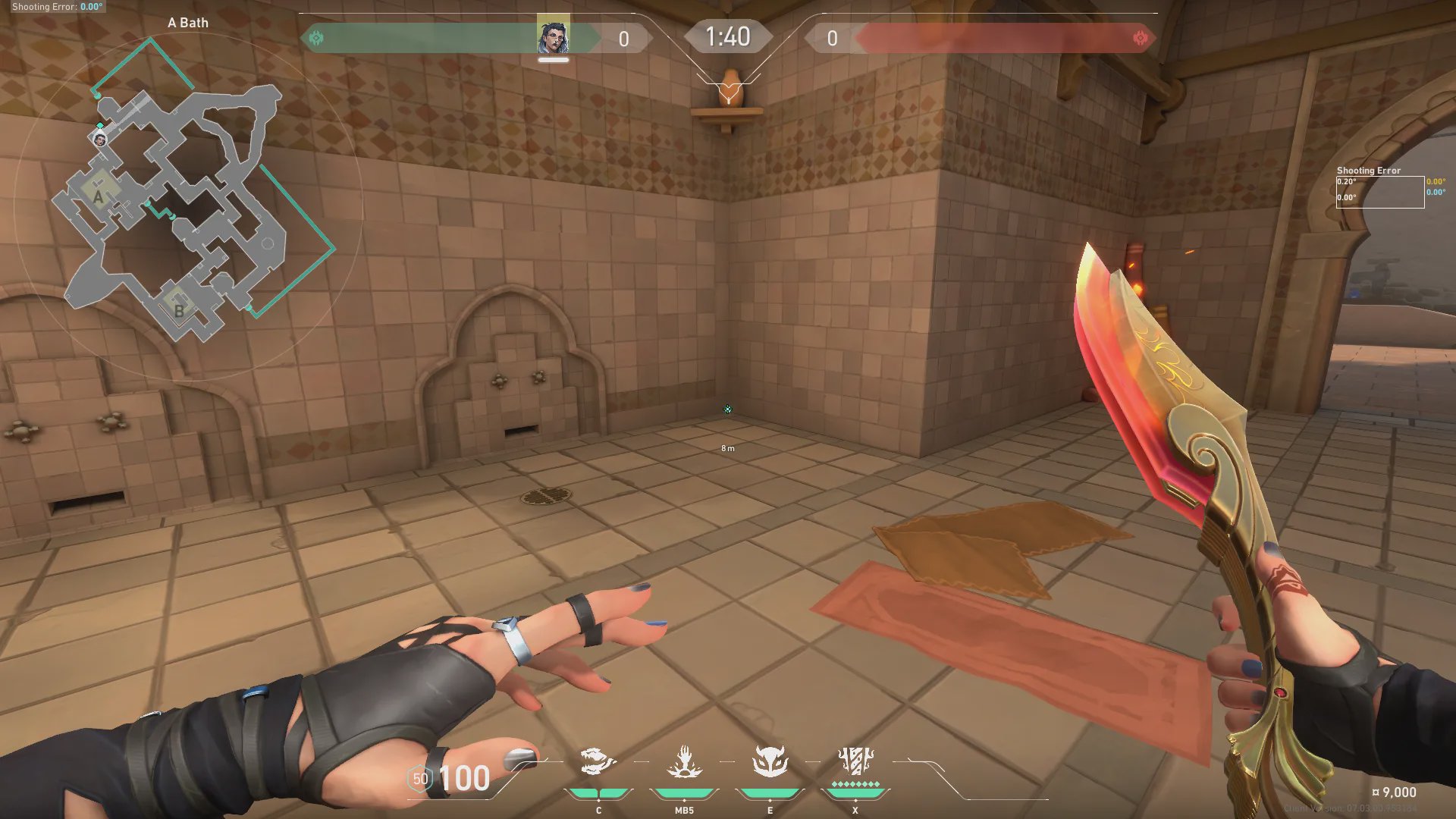
Task: Click the green team emblem icon
Action: 317,38
